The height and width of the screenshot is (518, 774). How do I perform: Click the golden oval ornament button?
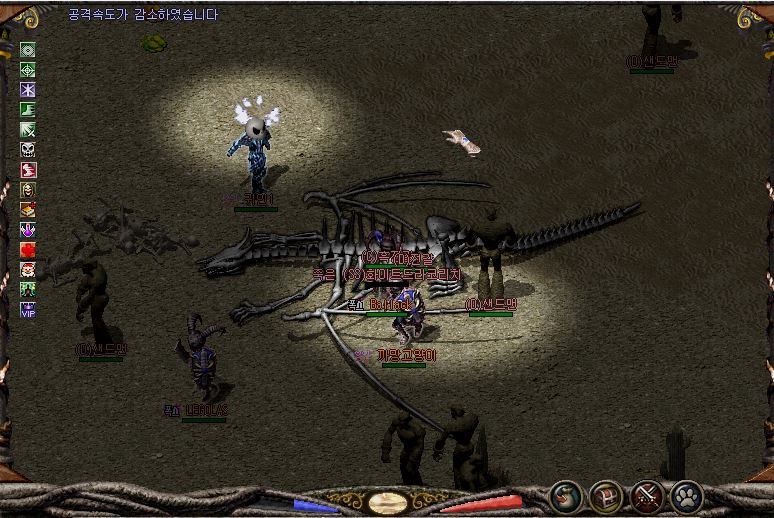[387, 502]
